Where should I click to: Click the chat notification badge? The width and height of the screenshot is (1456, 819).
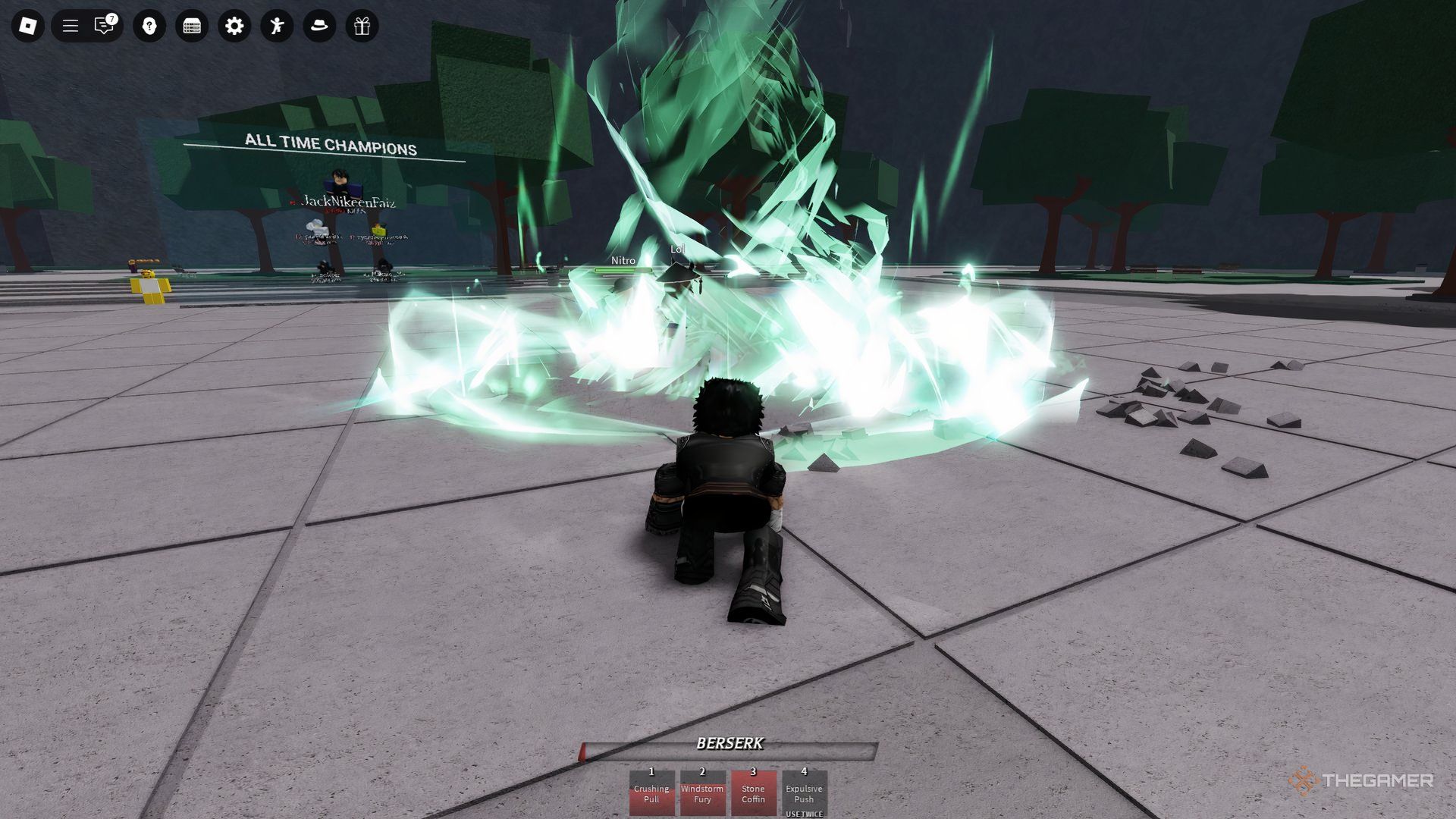111,18
